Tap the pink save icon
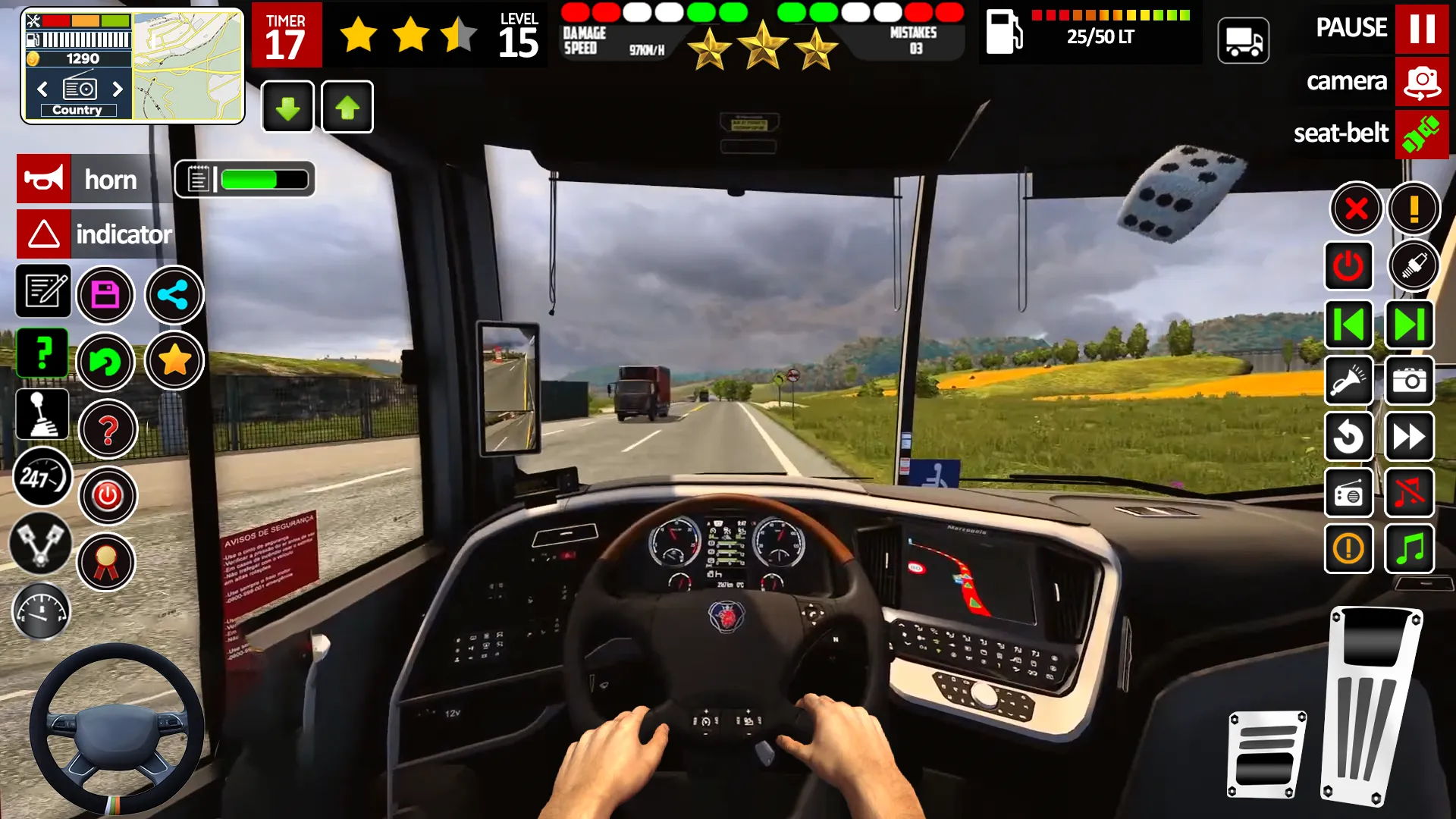The image size is (1456, 819). (106, 295)
